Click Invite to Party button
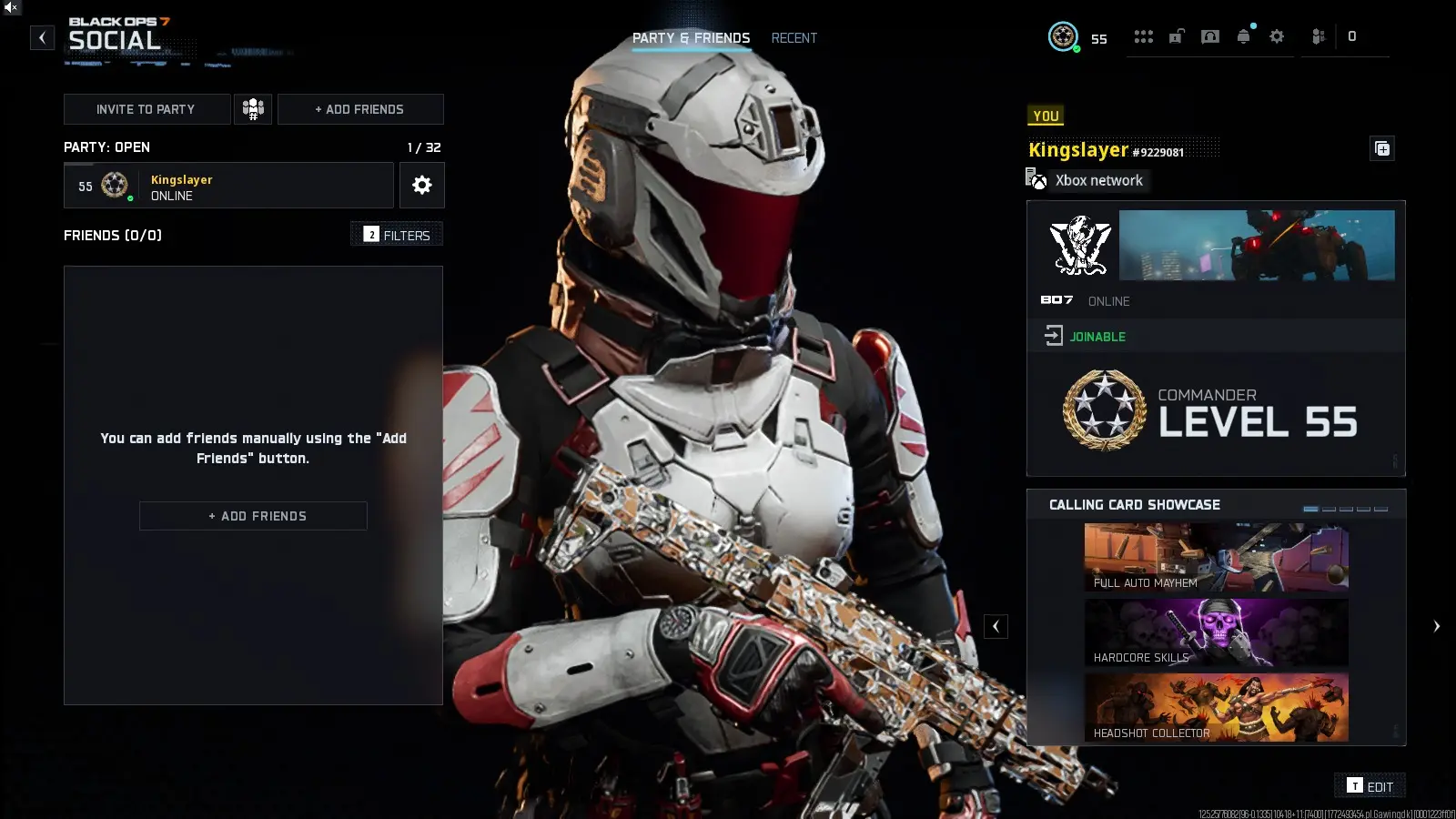The height and width of the screenshot is (819, 1456). tap(146, 109)
